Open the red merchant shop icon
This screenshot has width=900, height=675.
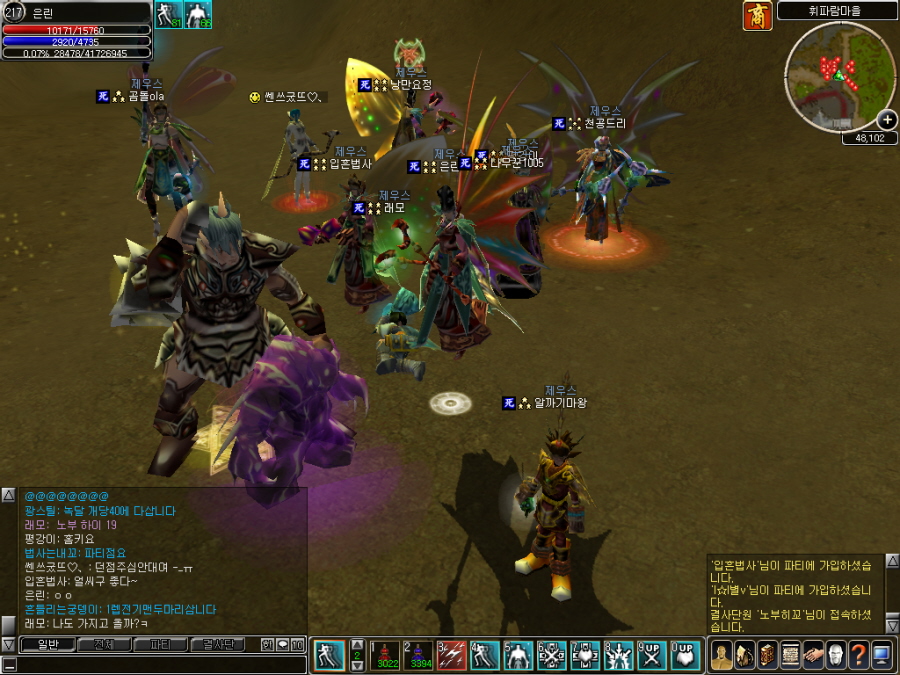point(757,16)
